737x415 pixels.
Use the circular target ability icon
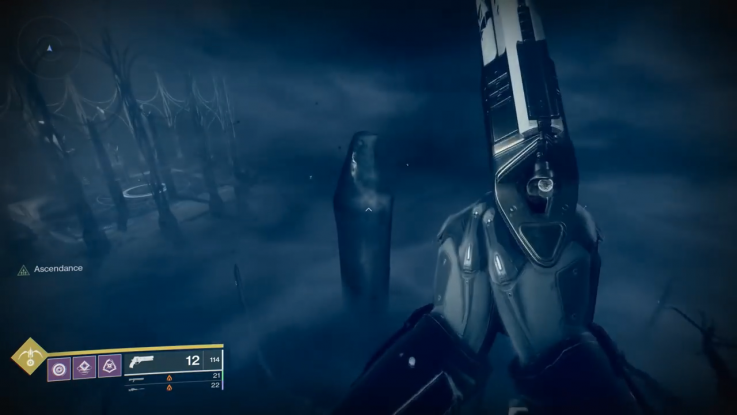point(60,368)
